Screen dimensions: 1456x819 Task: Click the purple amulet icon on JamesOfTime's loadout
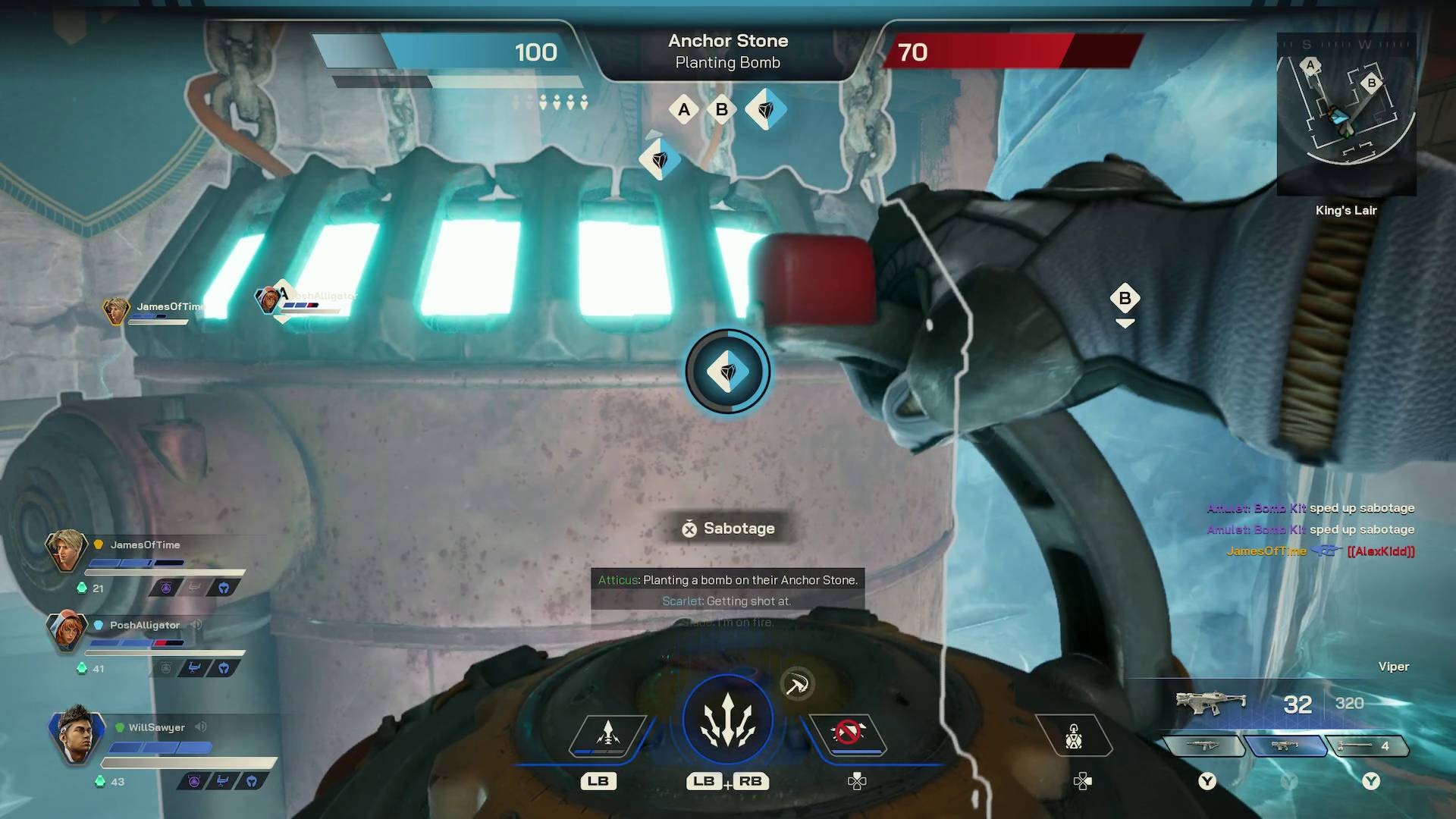point(166,588)
